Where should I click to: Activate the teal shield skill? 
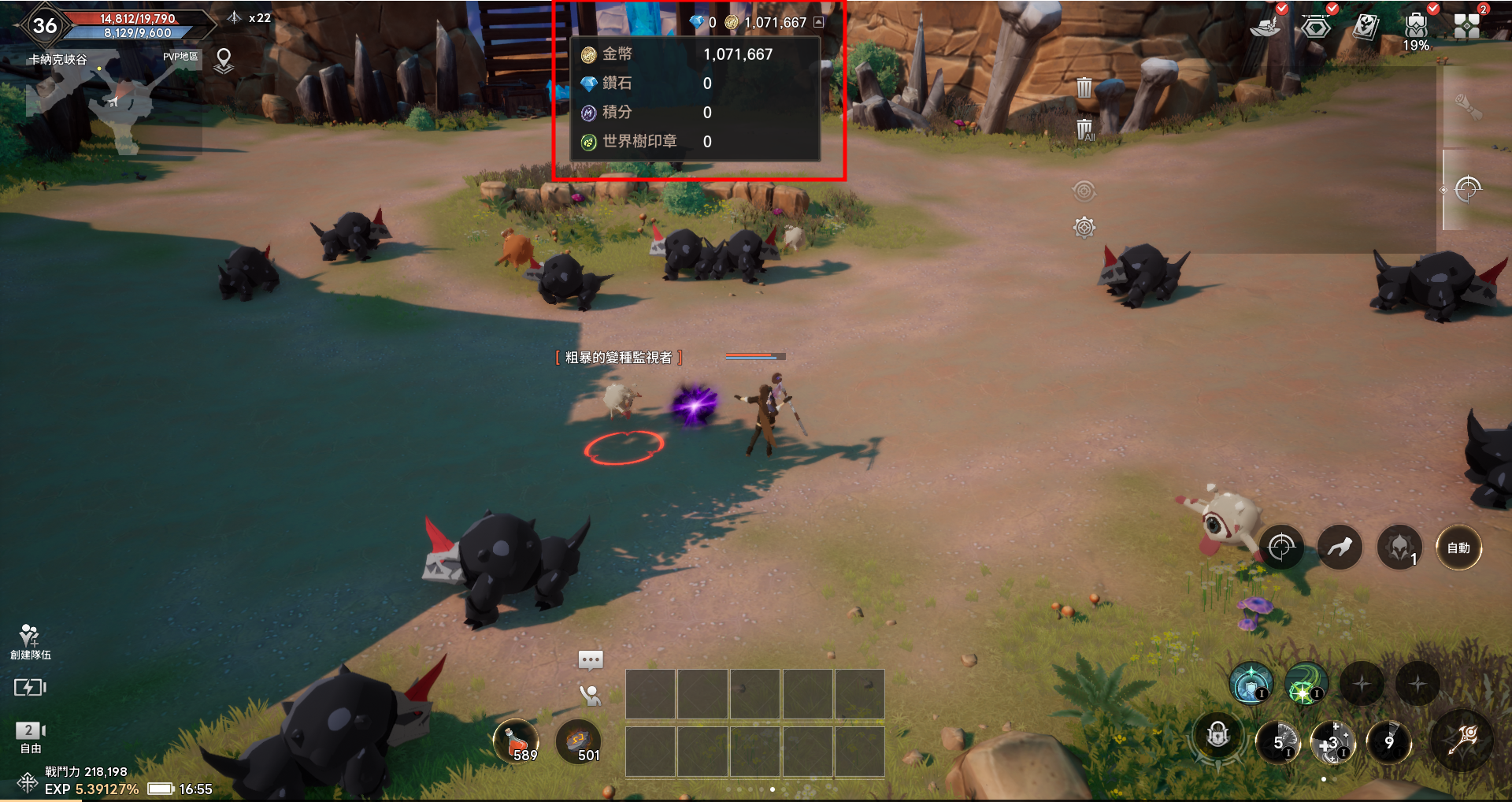pos(1251,684)
